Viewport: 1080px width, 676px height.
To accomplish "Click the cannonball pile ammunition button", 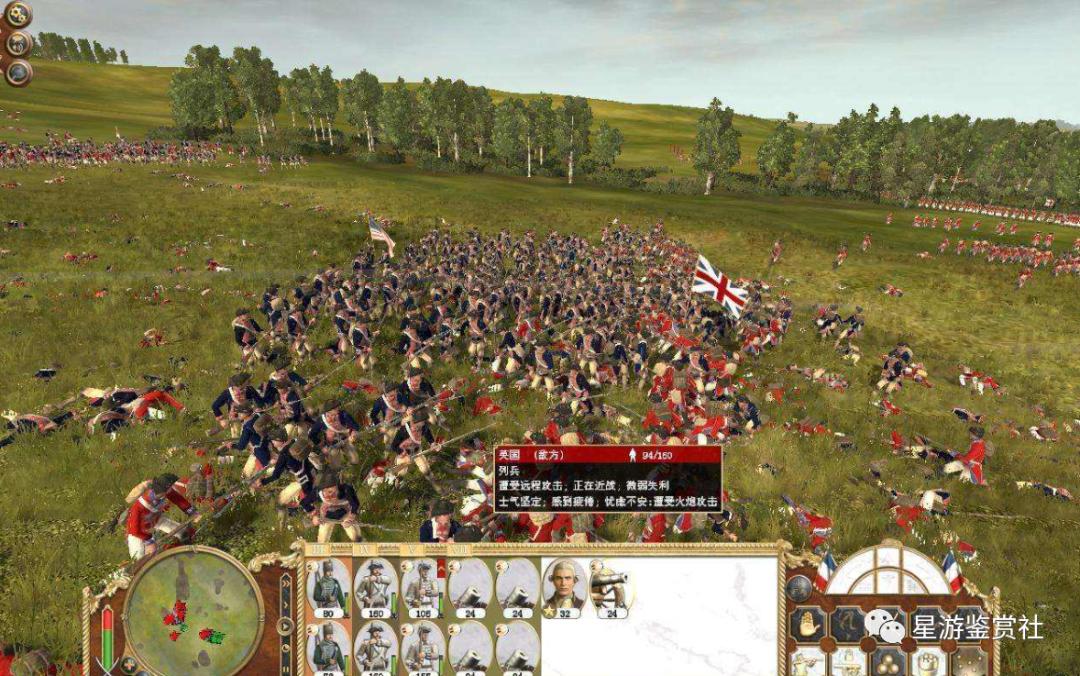I will tap(887, 663).
